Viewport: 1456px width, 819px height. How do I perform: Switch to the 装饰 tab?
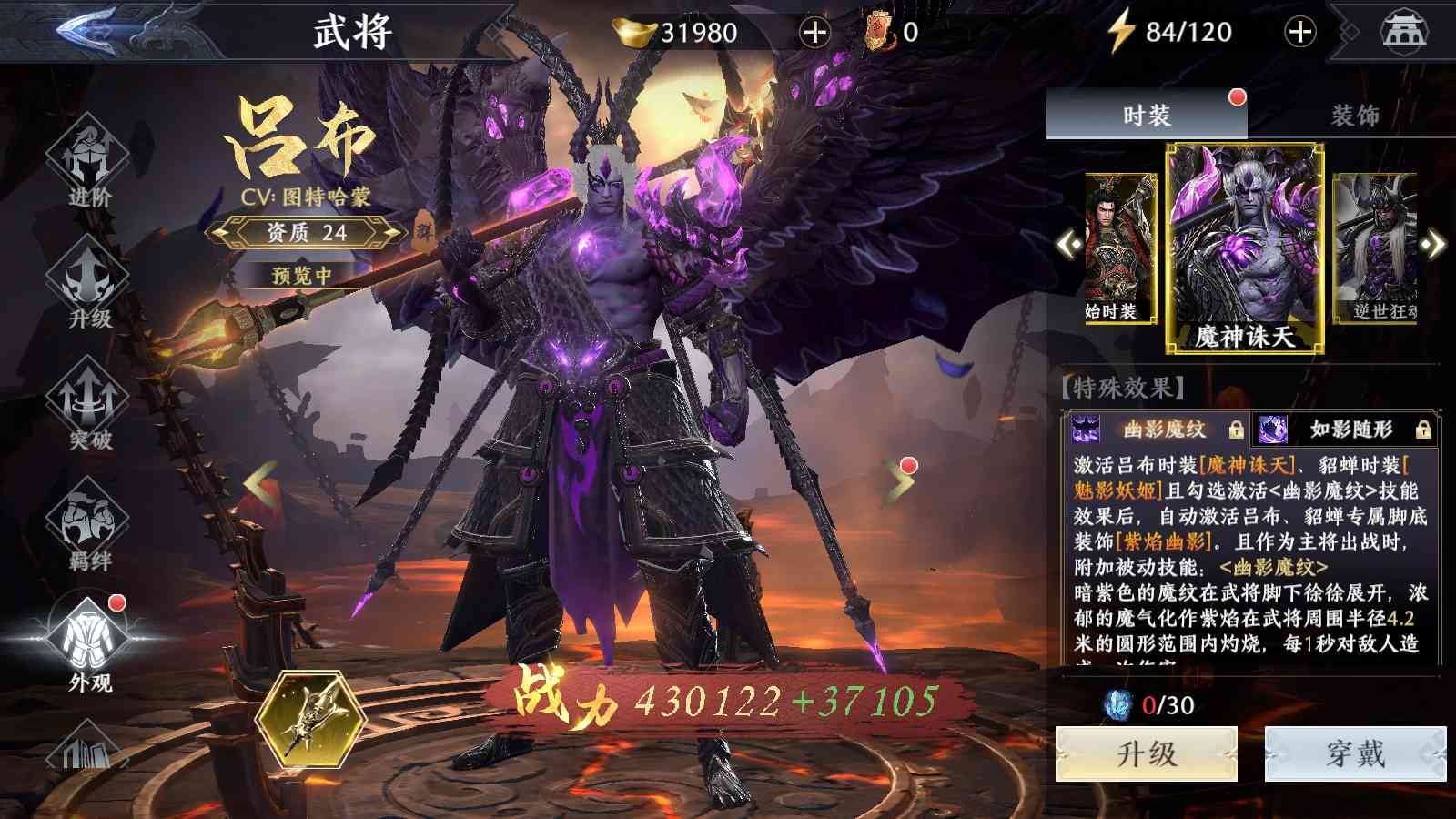coord(1354,116)
